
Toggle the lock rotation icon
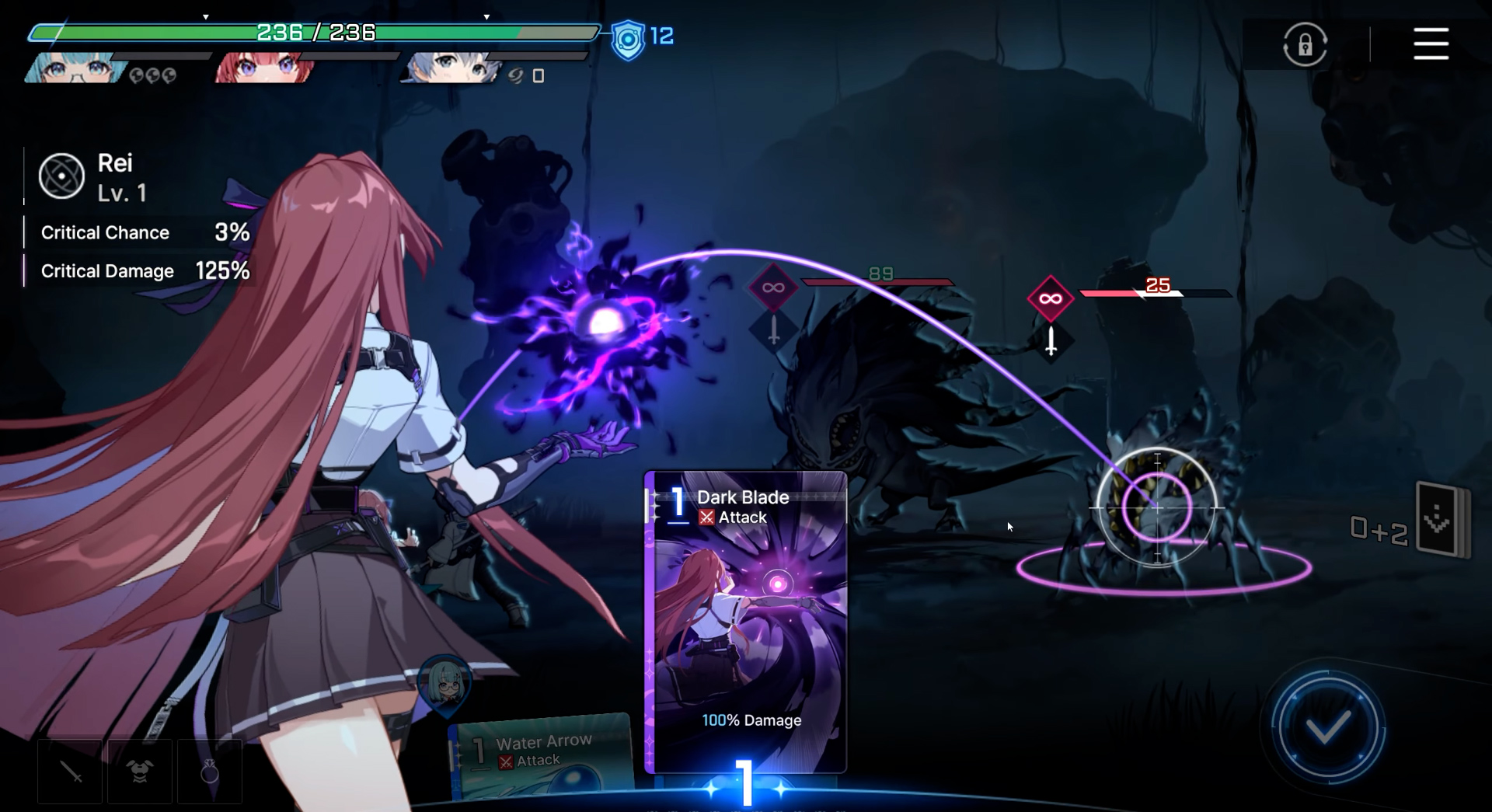point(1305,44)
